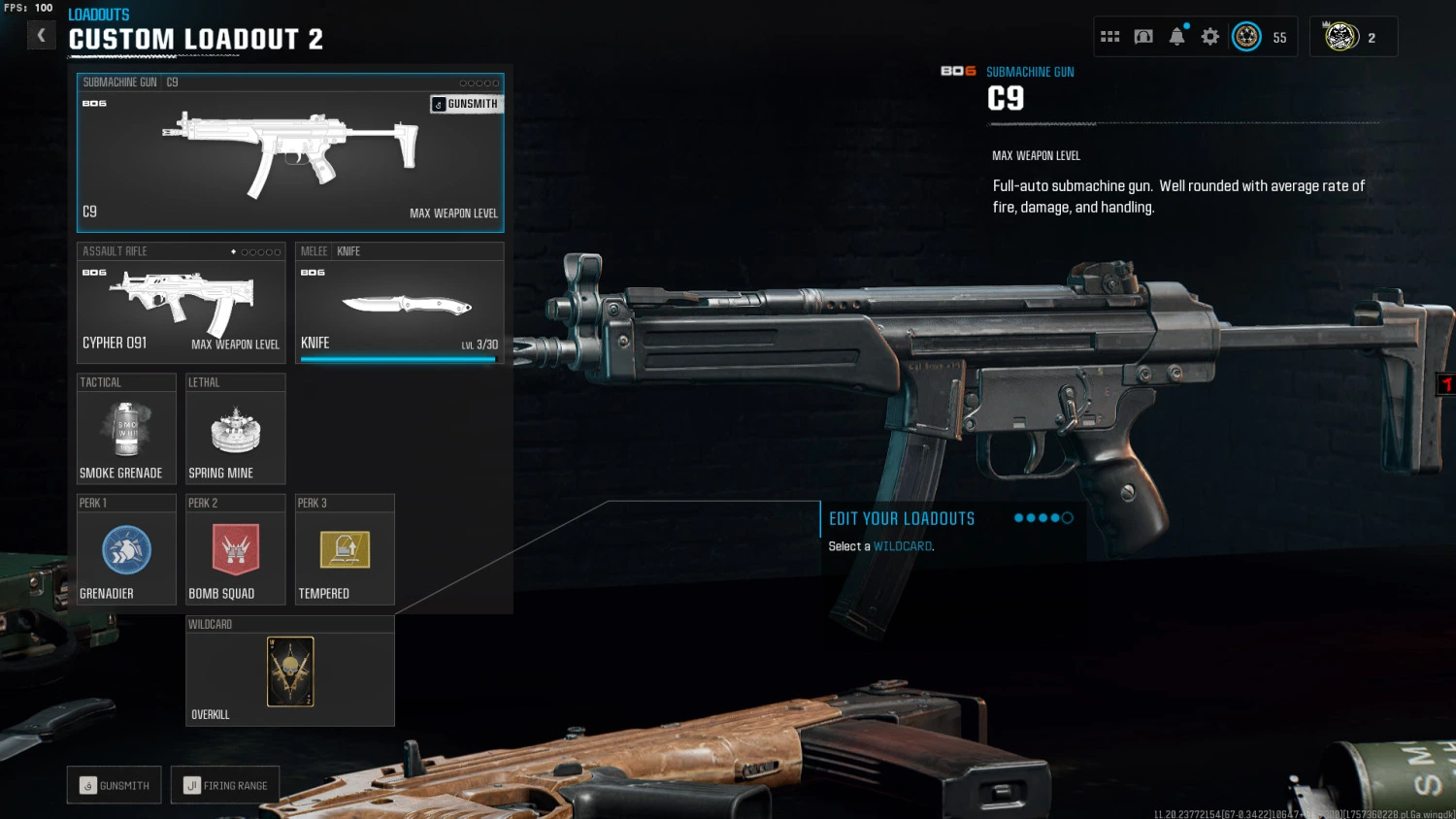Select the Tempered perk slot
The width and height of the screenshot is (1456, 819).
[x=345, y=550]
